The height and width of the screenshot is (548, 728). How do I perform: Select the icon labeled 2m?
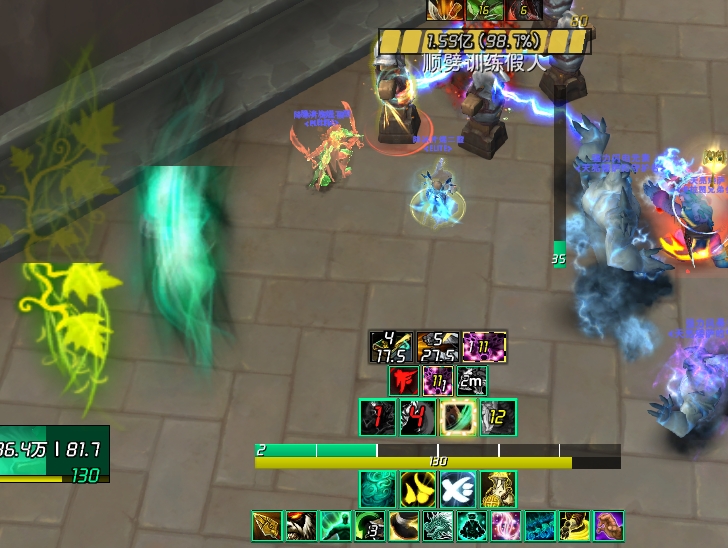pyautogui.click(x=471, y=381)
